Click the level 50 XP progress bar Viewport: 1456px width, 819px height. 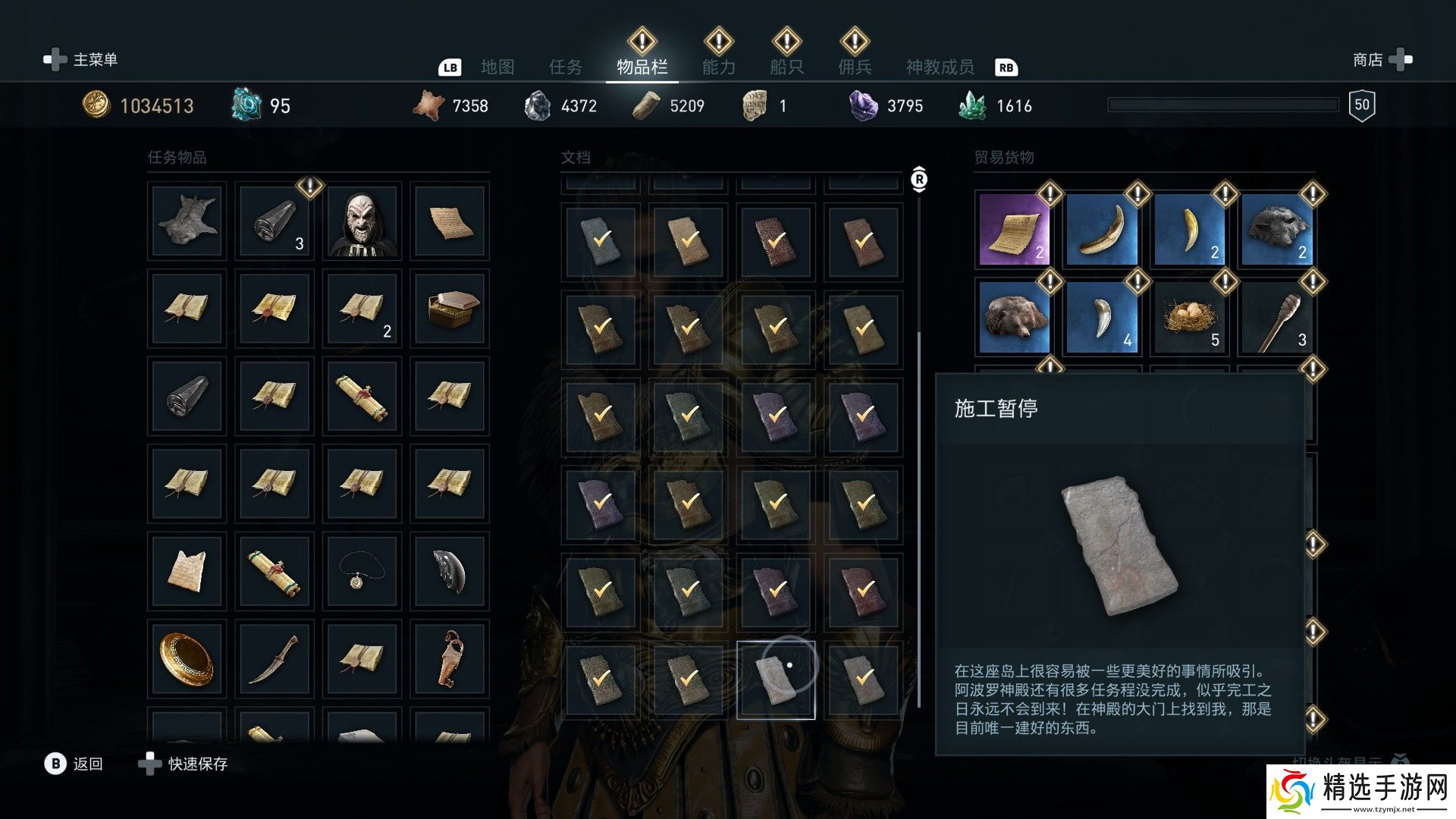click(1225, 102)
